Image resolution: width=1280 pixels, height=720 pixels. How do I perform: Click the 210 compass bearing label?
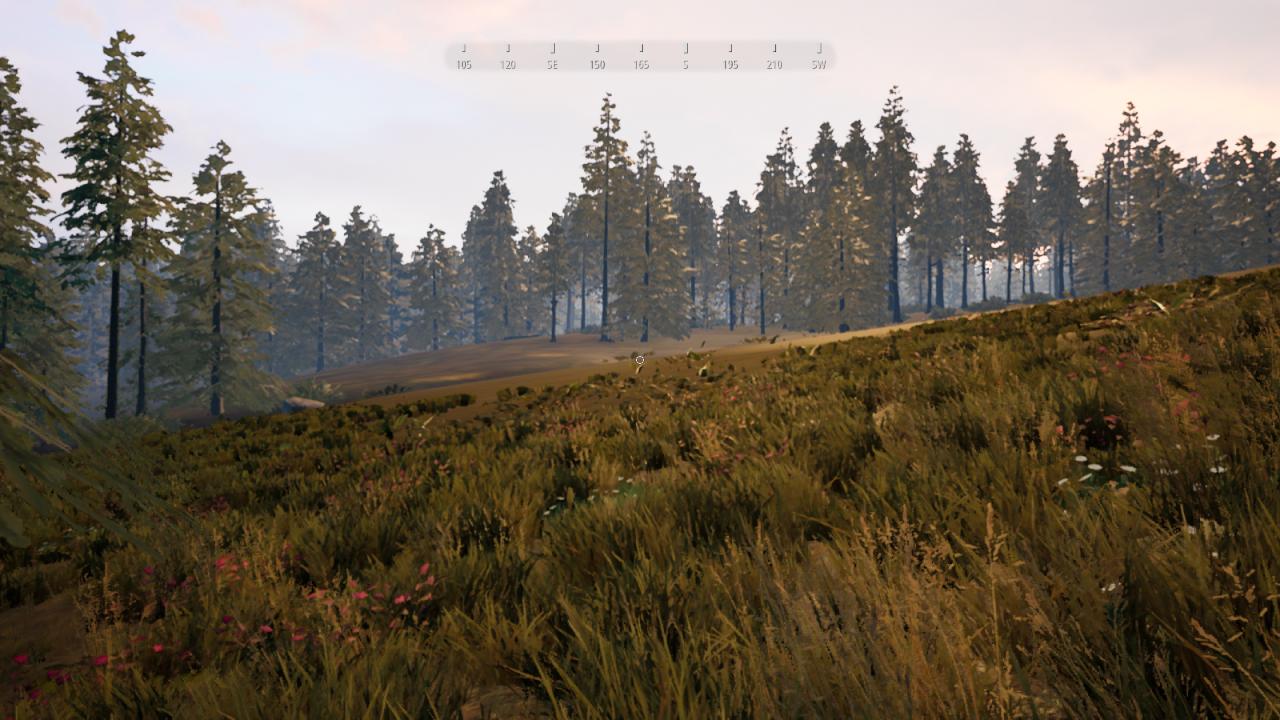[772, 66]
